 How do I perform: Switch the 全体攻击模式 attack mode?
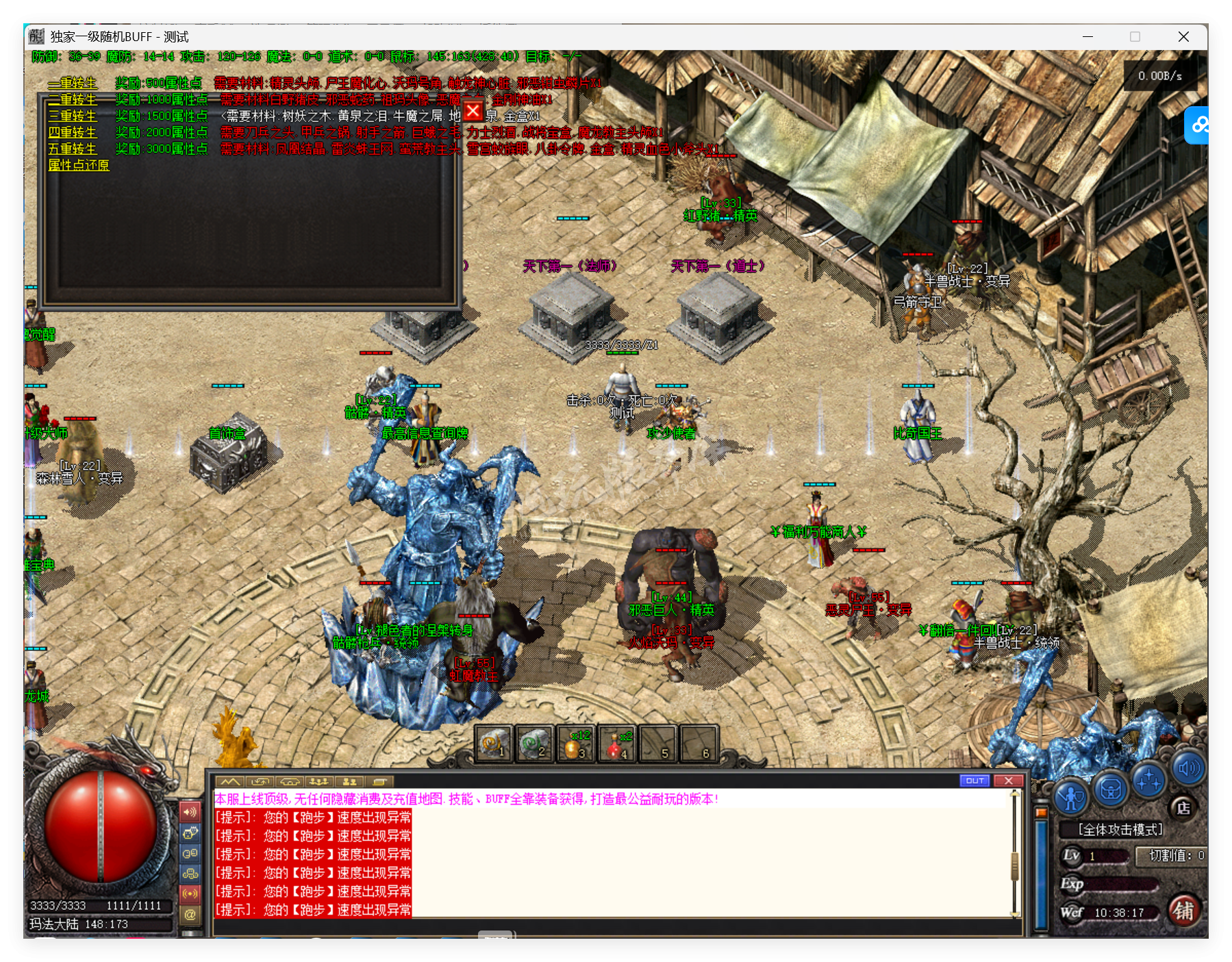point(1120,830)
